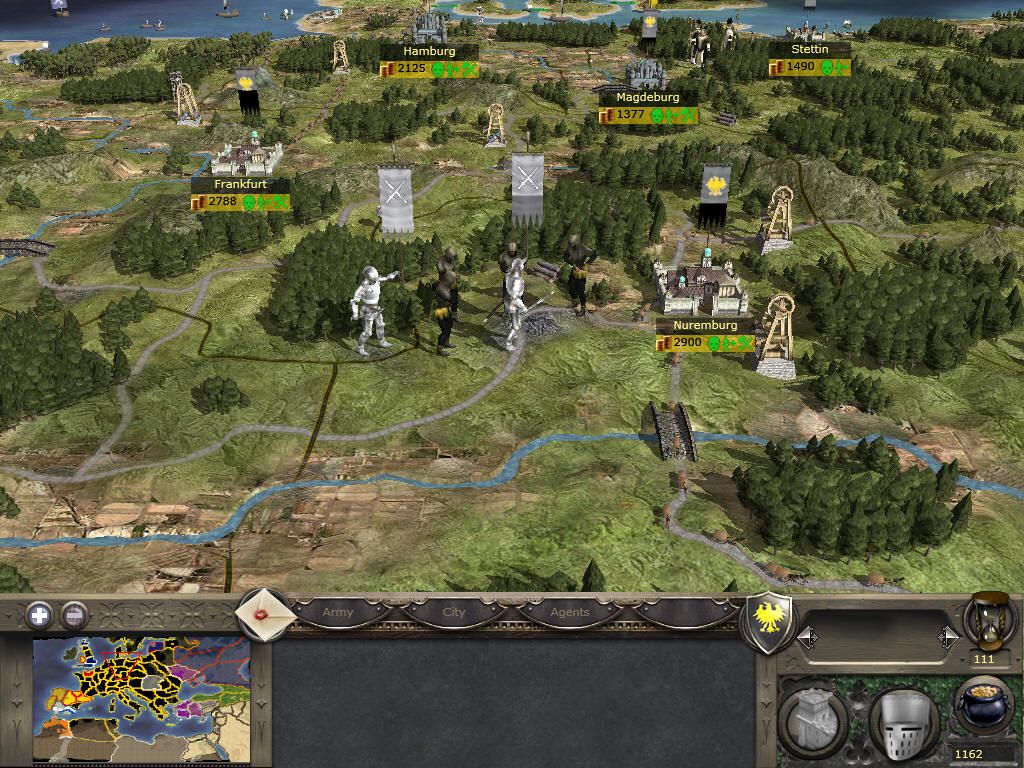Image resolution: width=1024 pixels, height=768 pixels.
Task: Switch to the Army tab
Action: pyautogui.click(x=338, y=612)
